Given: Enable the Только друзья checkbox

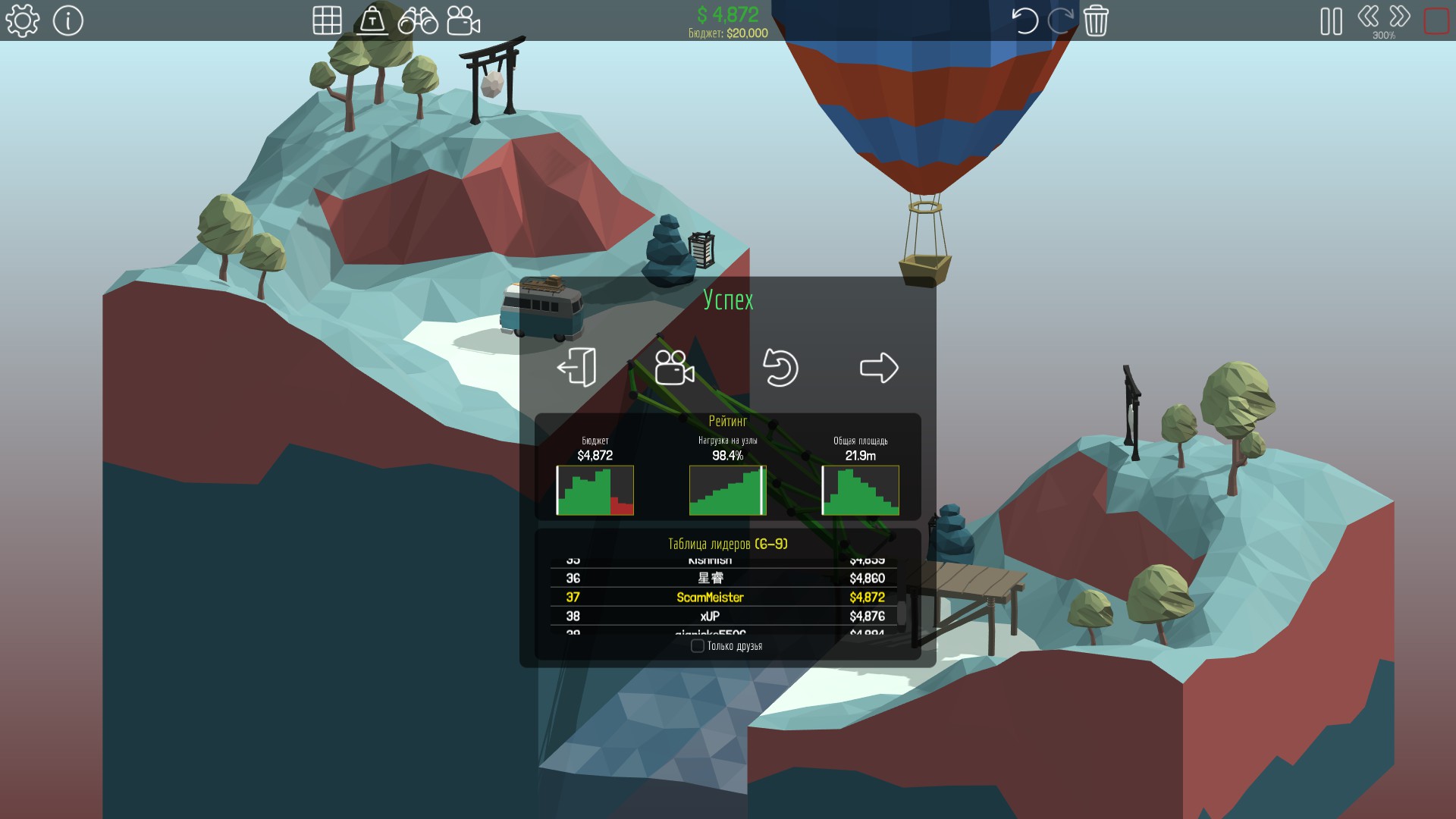Looking at the screenshot, I should pos(698,646).
